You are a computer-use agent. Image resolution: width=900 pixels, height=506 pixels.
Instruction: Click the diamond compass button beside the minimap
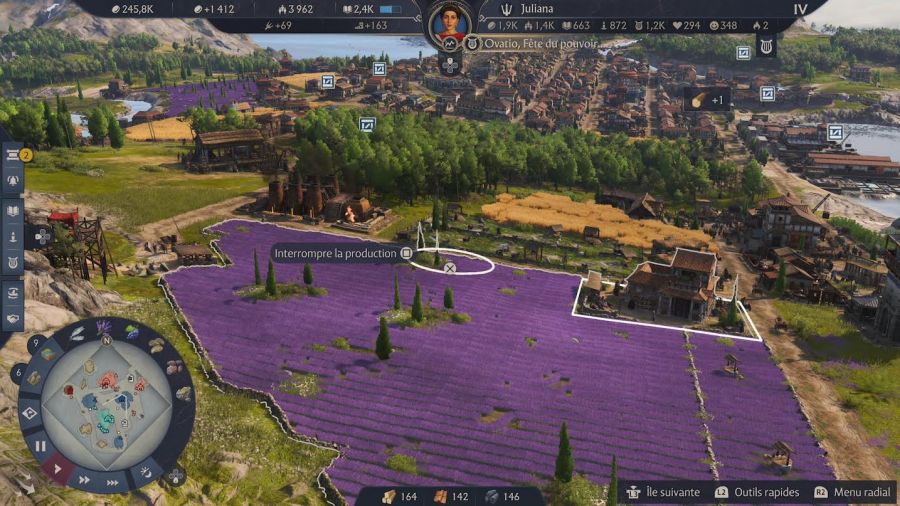[x=29, y=412]
